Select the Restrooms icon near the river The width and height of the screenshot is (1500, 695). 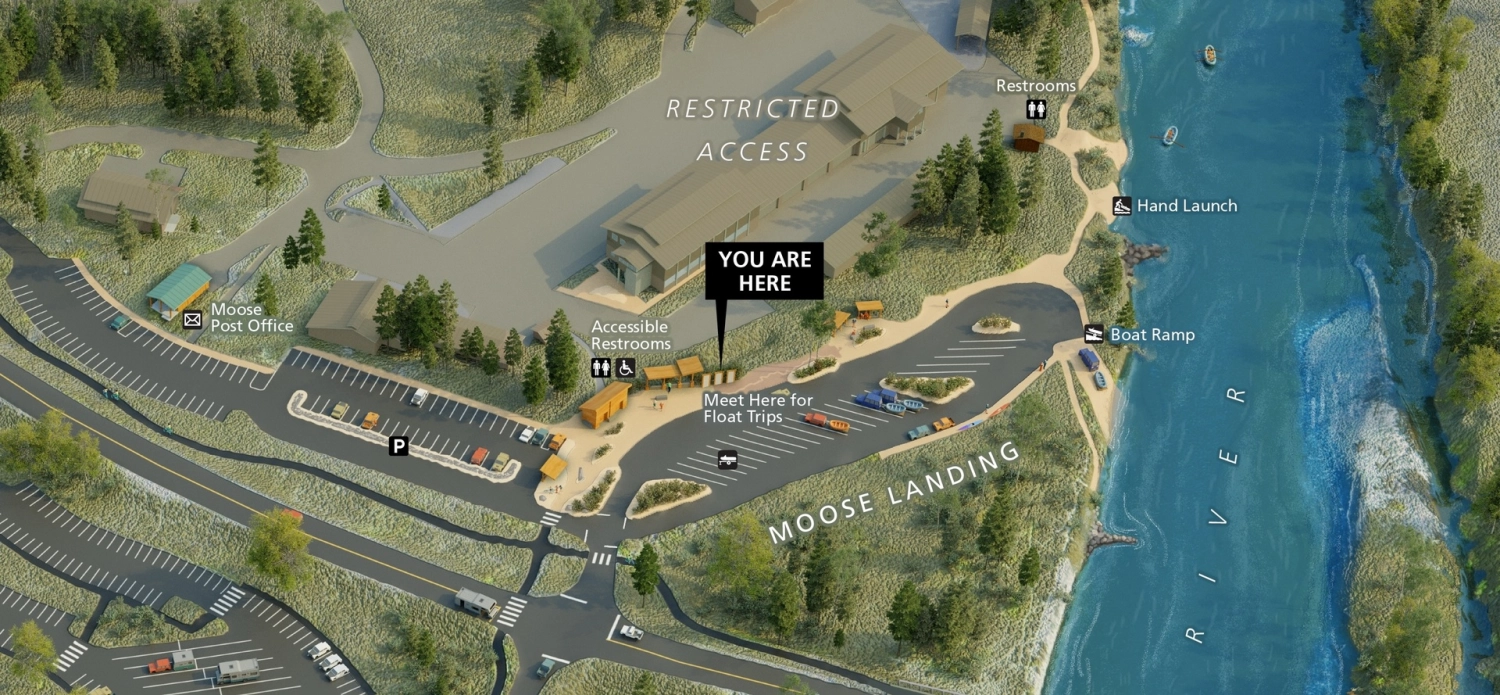(1036, 109)
